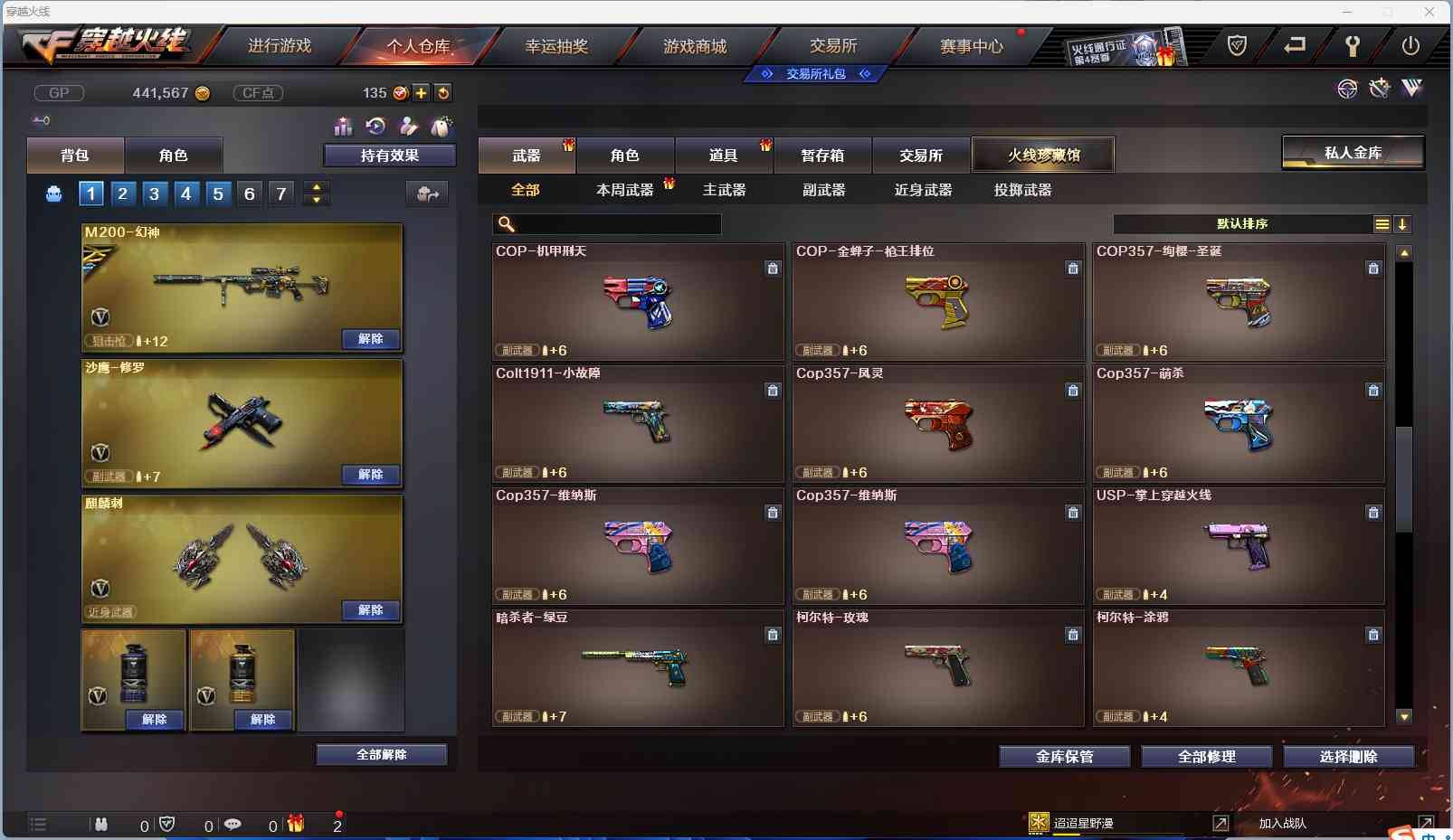Image resolution: width=1453 pixels, height=840 pixels.
Task: Toggle descending sort arrow next to 默认排序
Action: (1402, 224)
